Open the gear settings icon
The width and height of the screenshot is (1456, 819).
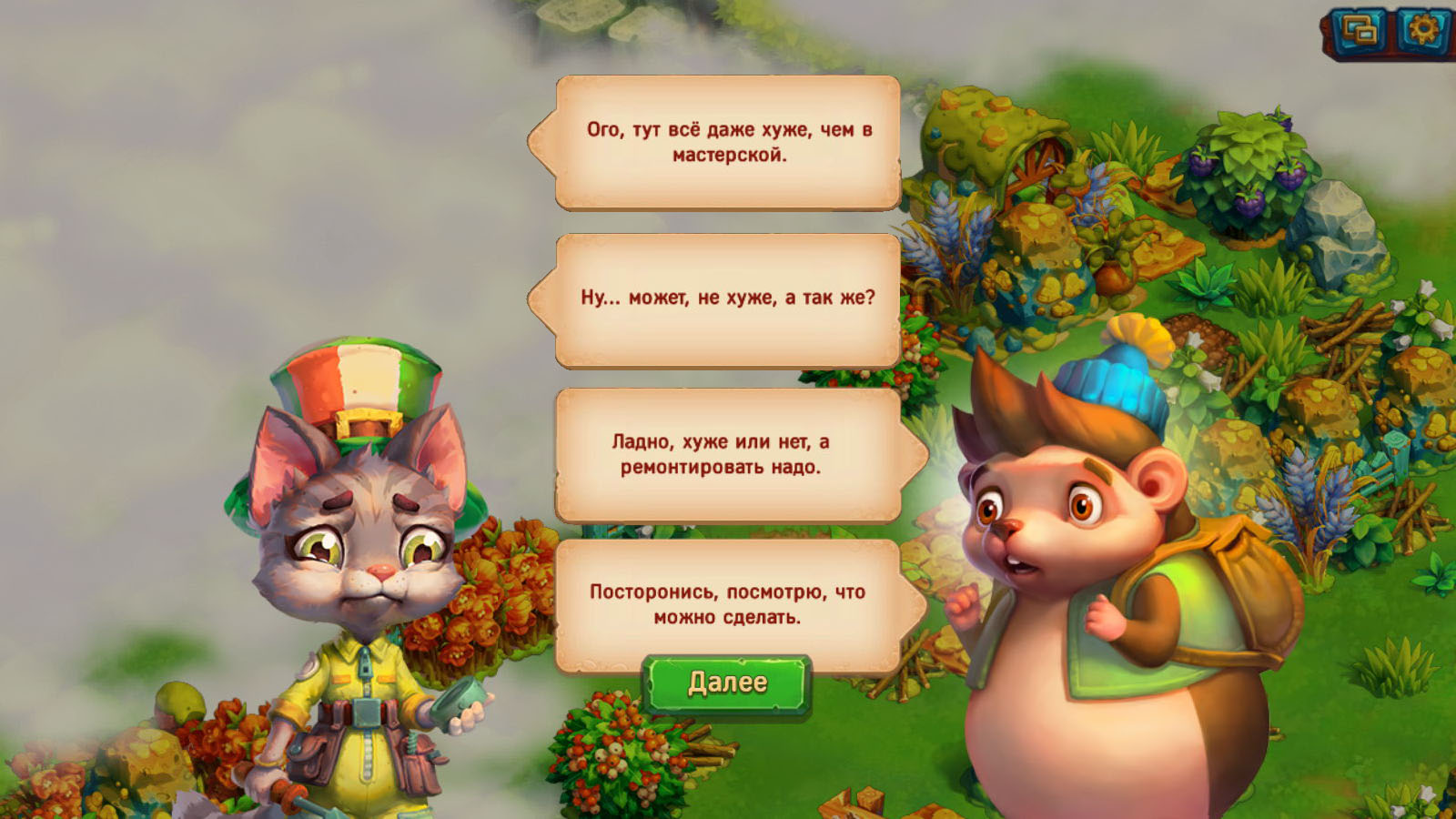(x=1423, y=31)
